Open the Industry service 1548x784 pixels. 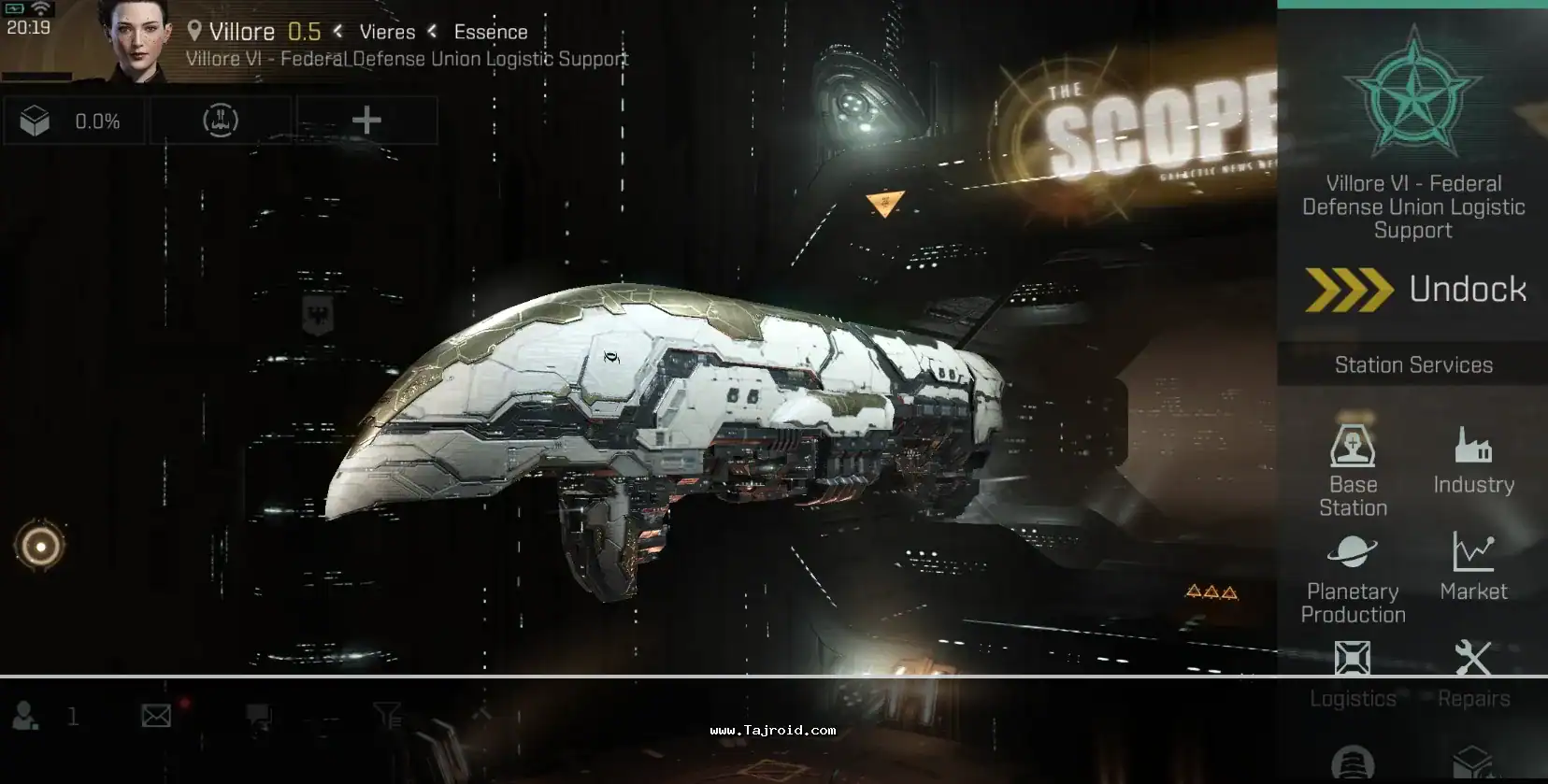1473,460
